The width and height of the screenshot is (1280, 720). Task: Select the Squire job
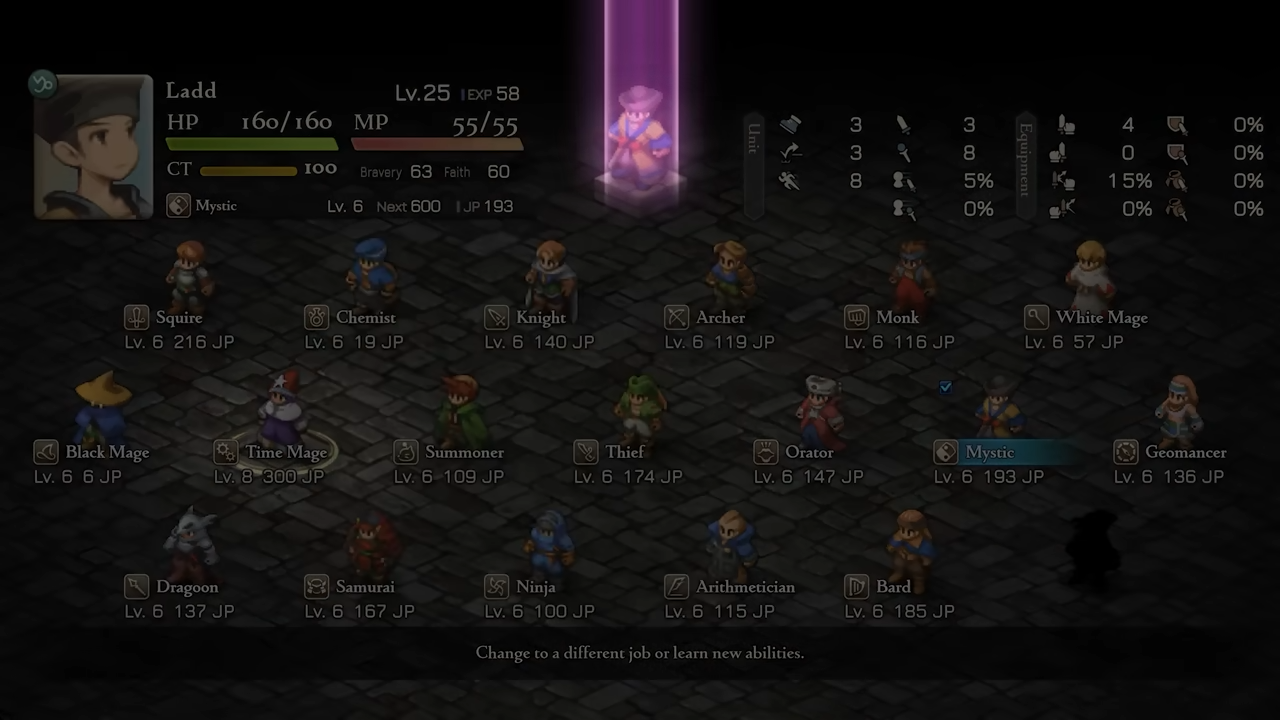[178, 318]
